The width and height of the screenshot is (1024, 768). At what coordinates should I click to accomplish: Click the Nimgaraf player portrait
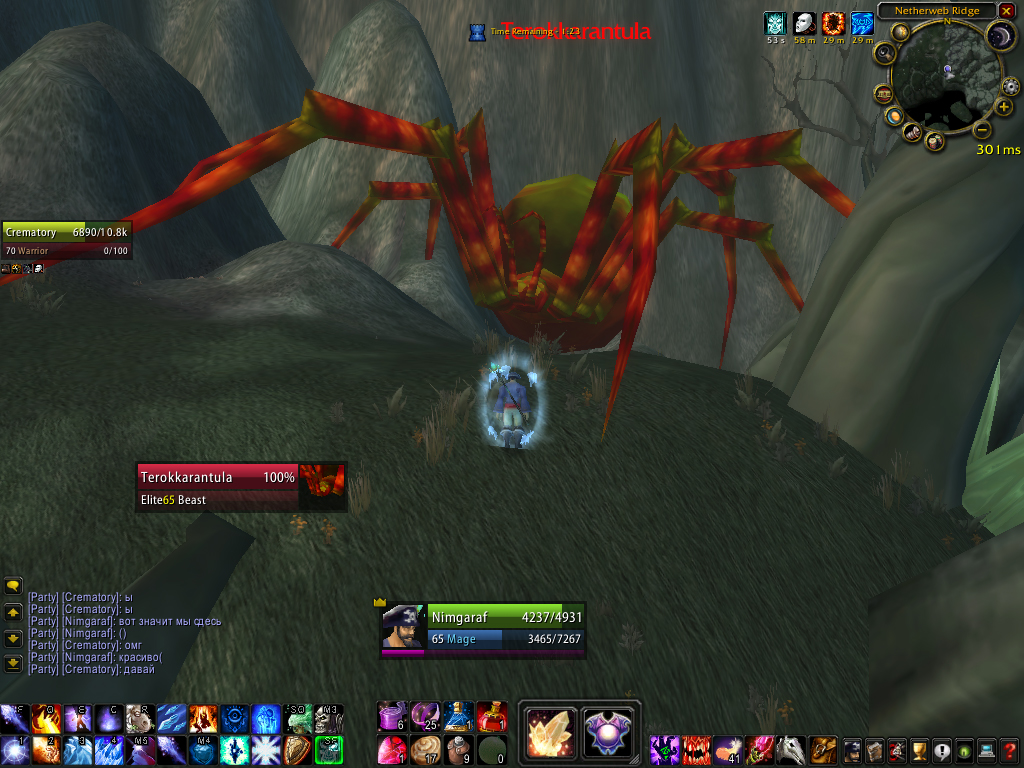pos(404,627)
